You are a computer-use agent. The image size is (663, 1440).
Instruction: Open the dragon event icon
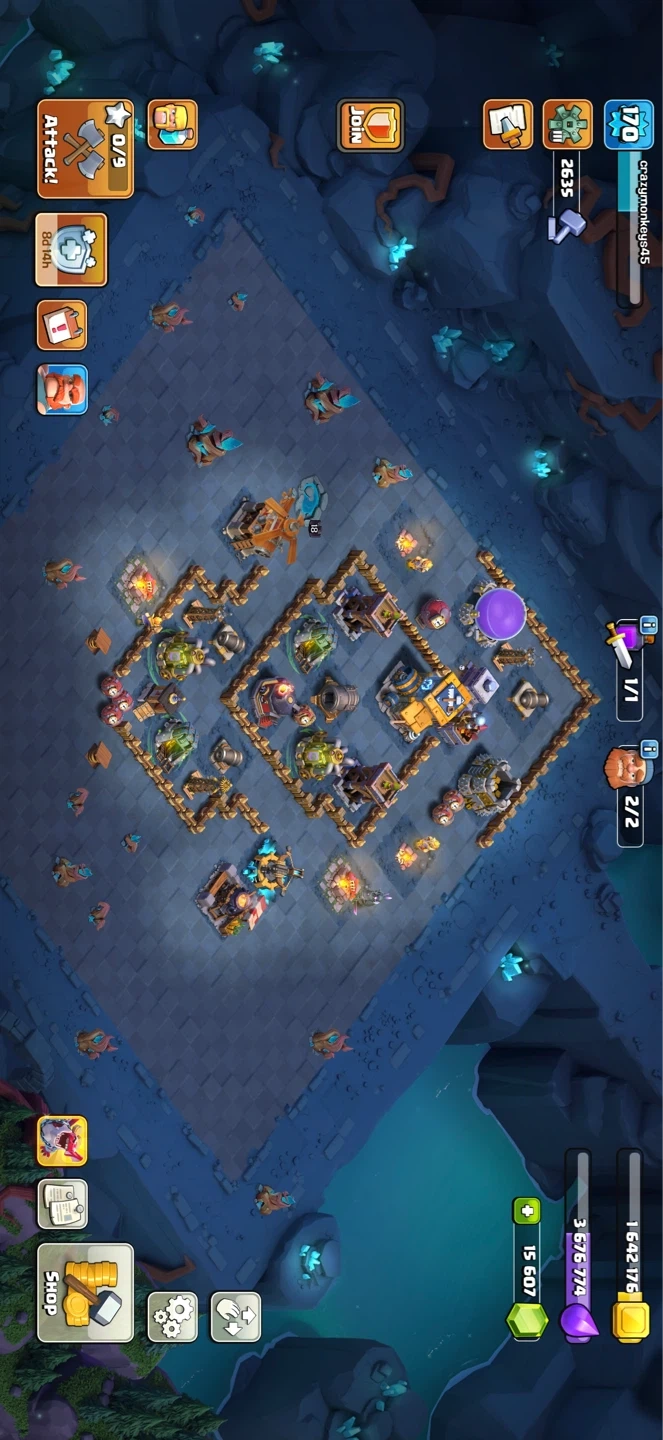coord(62,1141)
